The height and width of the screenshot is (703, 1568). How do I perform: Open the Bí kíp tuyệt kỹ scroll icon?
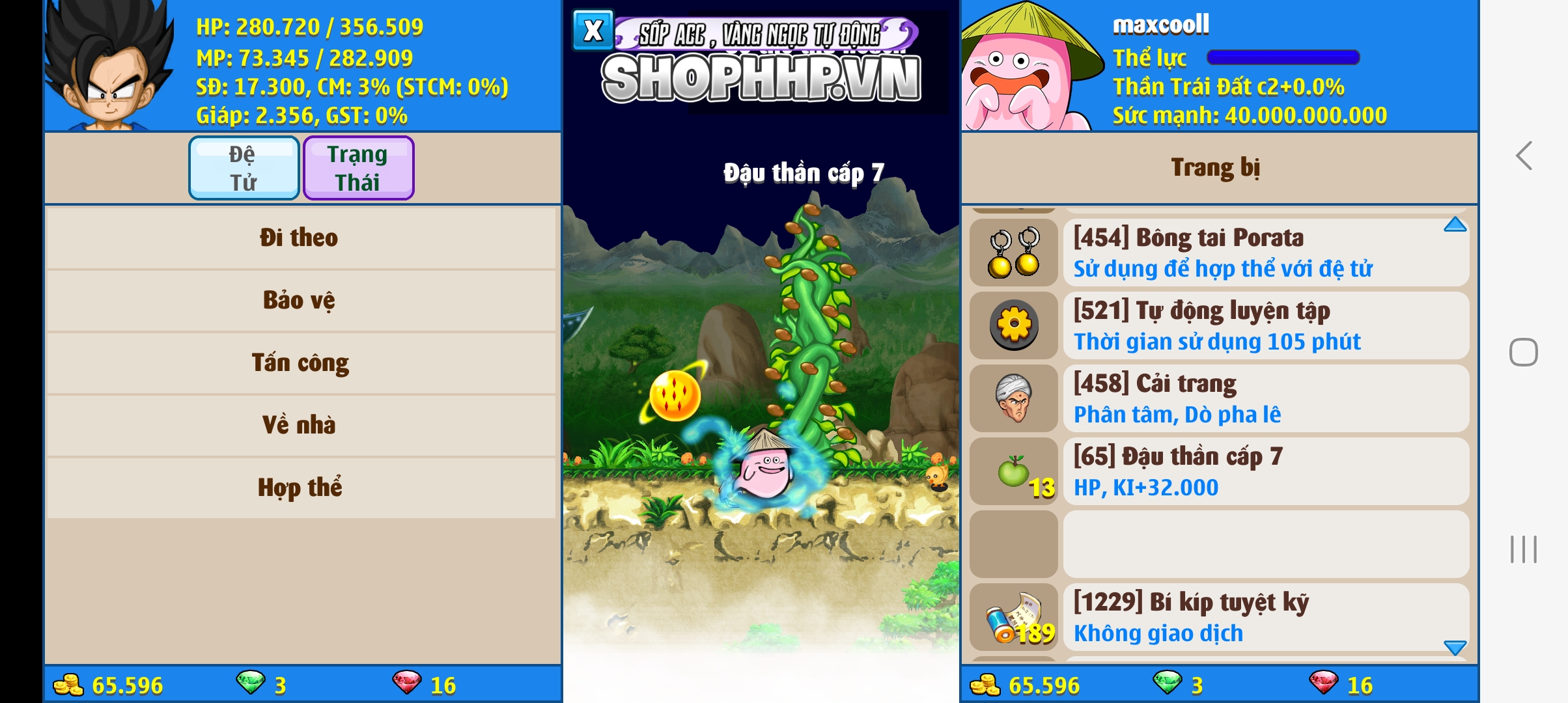pos(1014,618)
